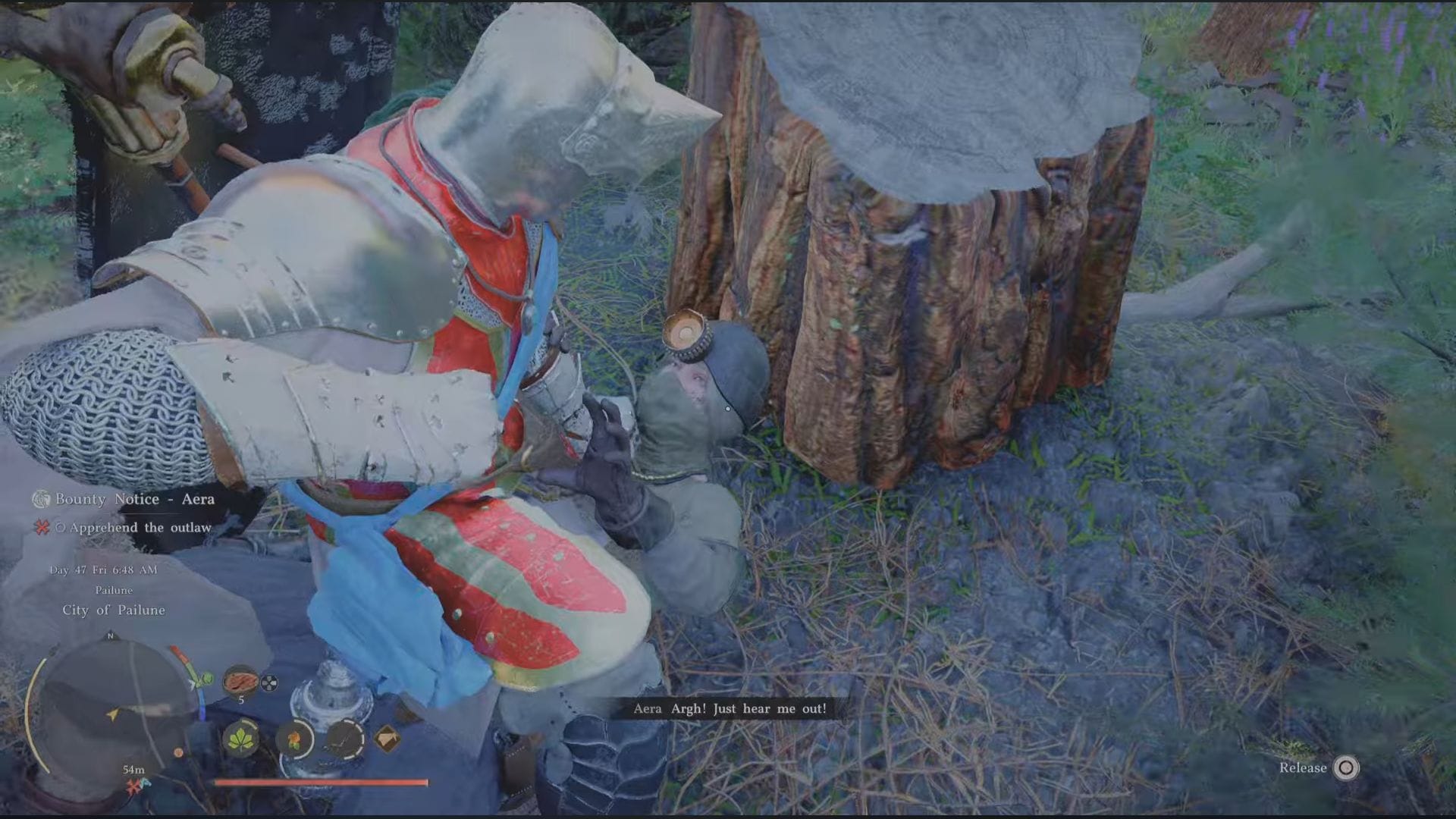
Task: Open the beige pouch satchel icon
Action: coord(389,738)
